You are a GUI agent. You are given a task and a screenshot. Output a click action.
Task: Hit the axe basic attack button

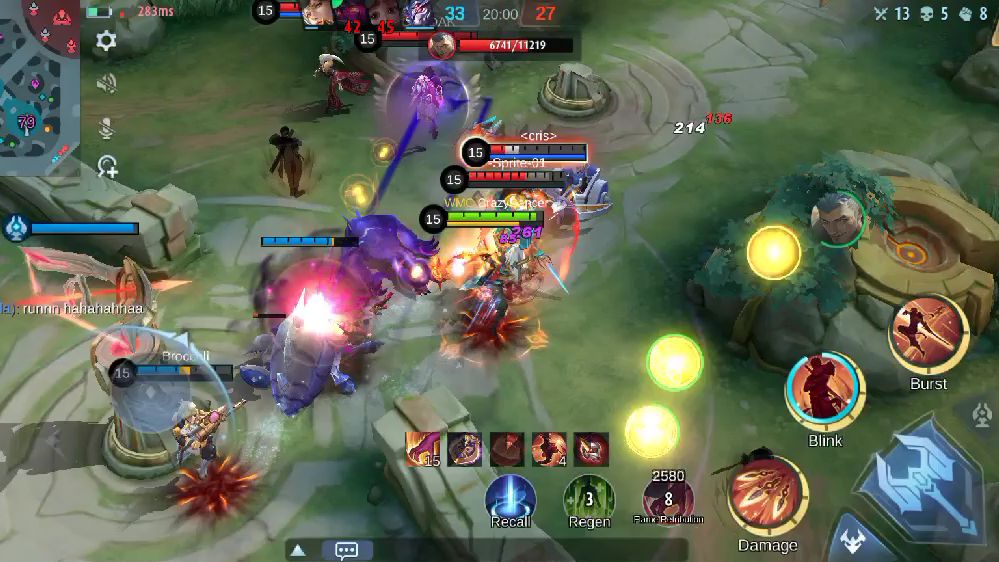pos(920,480)
